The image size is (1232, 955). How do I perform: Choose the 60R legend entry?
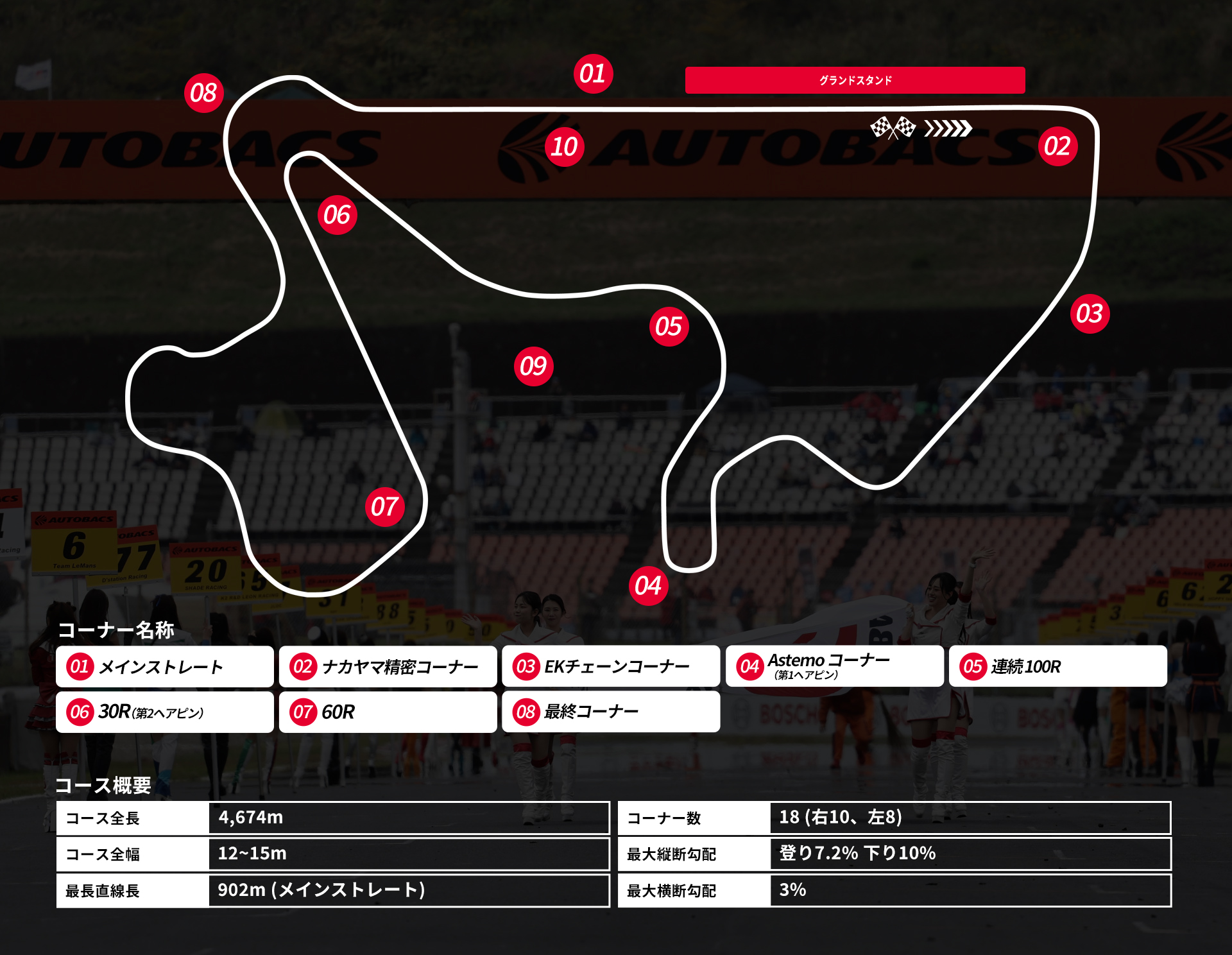388,712
